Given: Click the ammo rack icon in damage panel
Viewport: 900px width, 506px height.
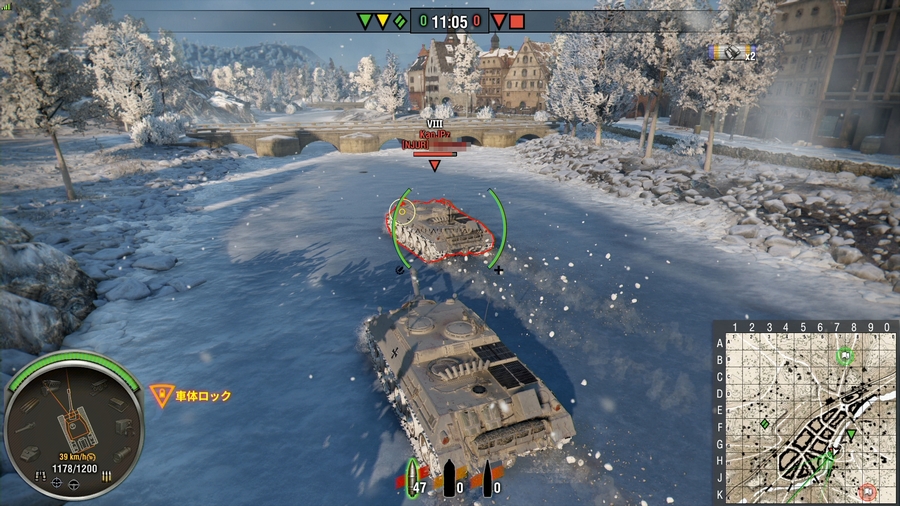Looking at the screenshot, I should coord(105,476).
